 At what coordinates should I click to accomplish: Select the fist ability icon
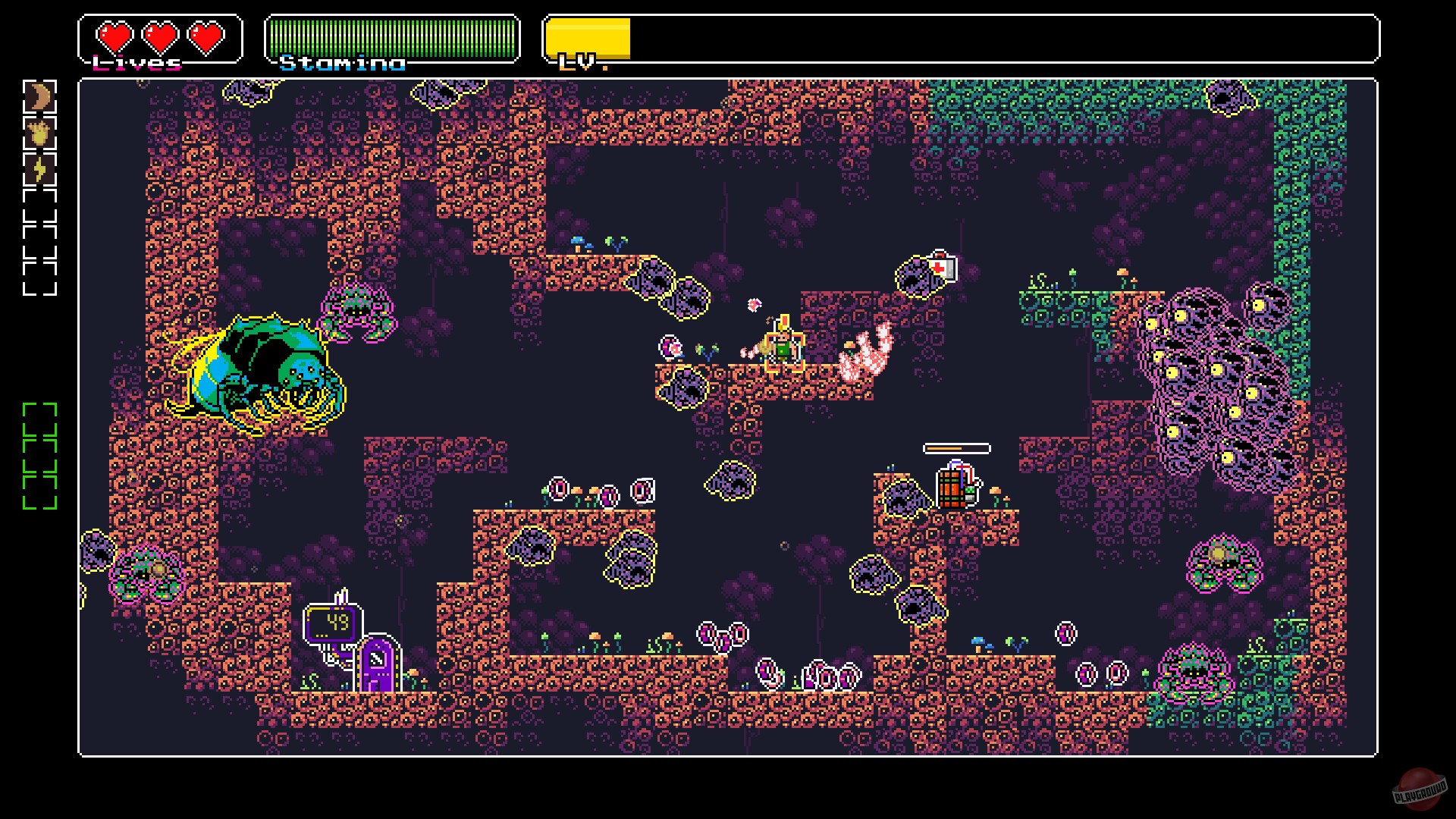40,133
